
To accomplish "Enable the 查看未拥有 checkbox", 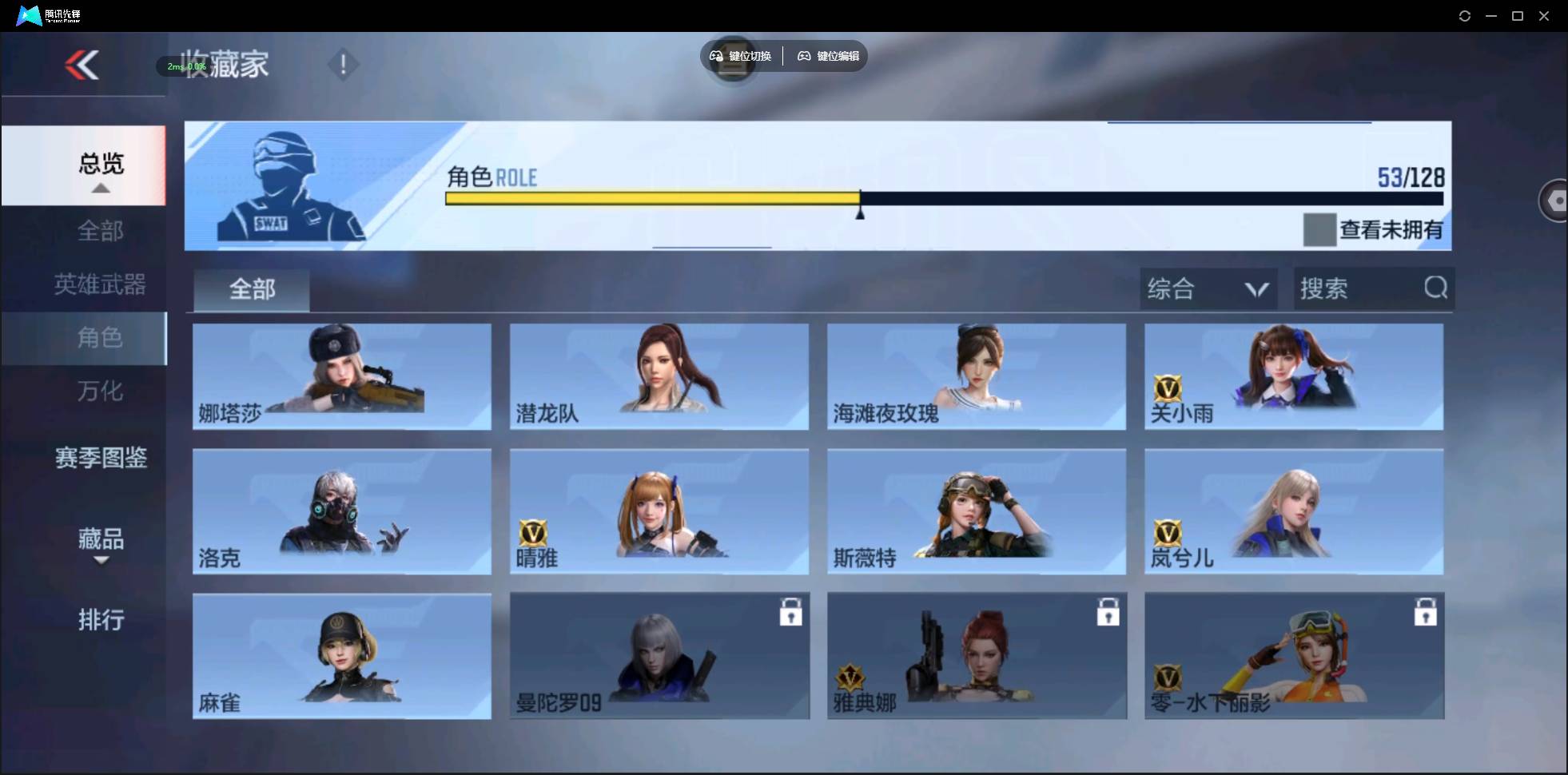I will pyautogui.click(x=1319, y=230).
